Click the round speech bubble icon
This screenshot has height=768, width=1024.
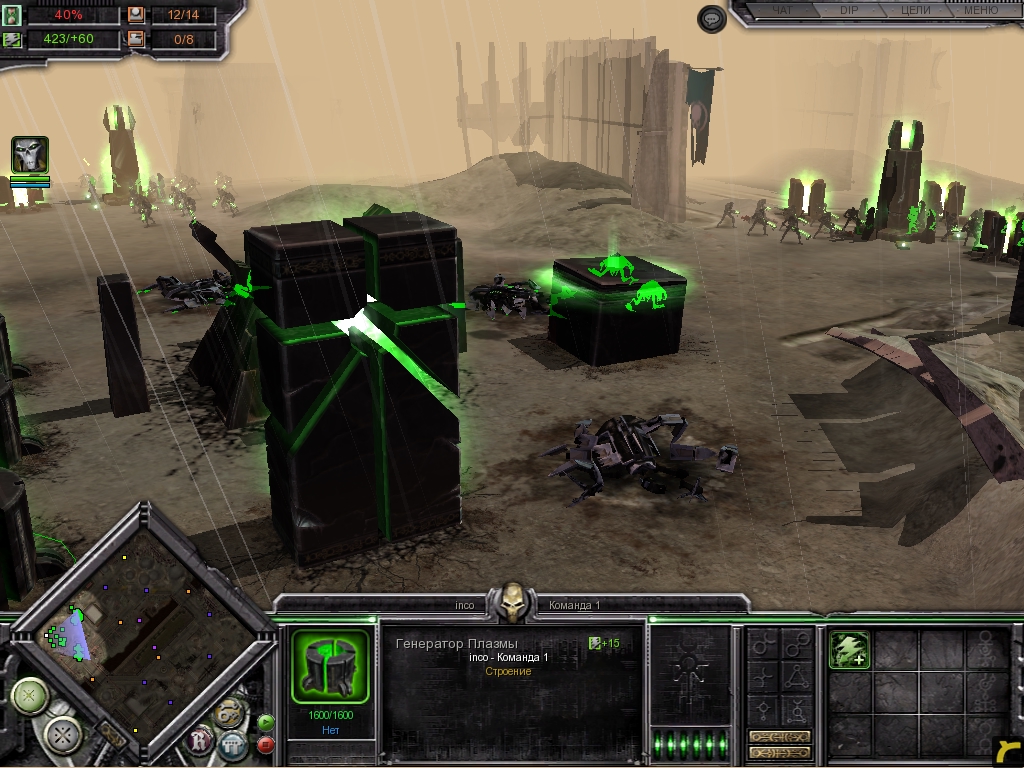click(x=711, y=19)
